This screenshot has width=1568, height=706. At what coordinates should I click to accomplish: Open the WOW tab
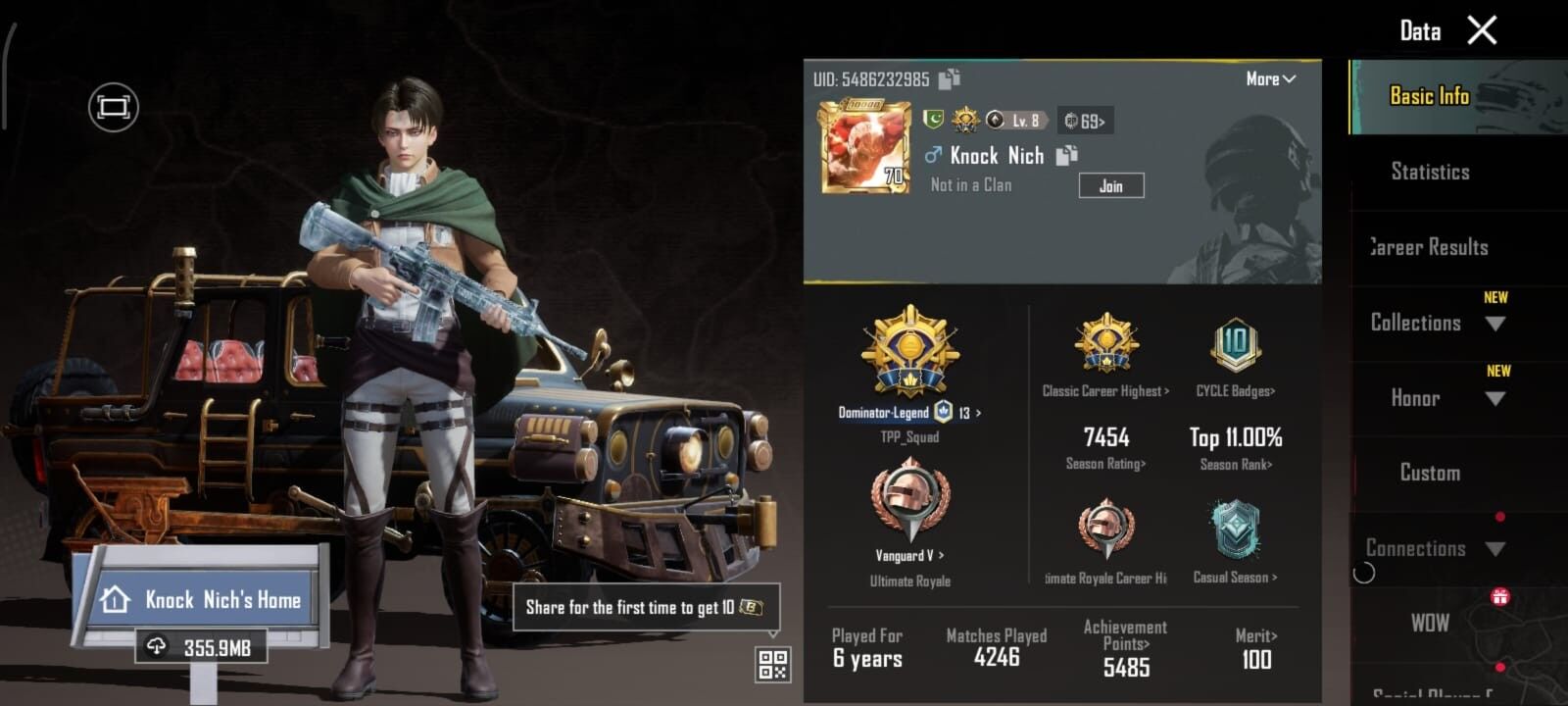1430,623
